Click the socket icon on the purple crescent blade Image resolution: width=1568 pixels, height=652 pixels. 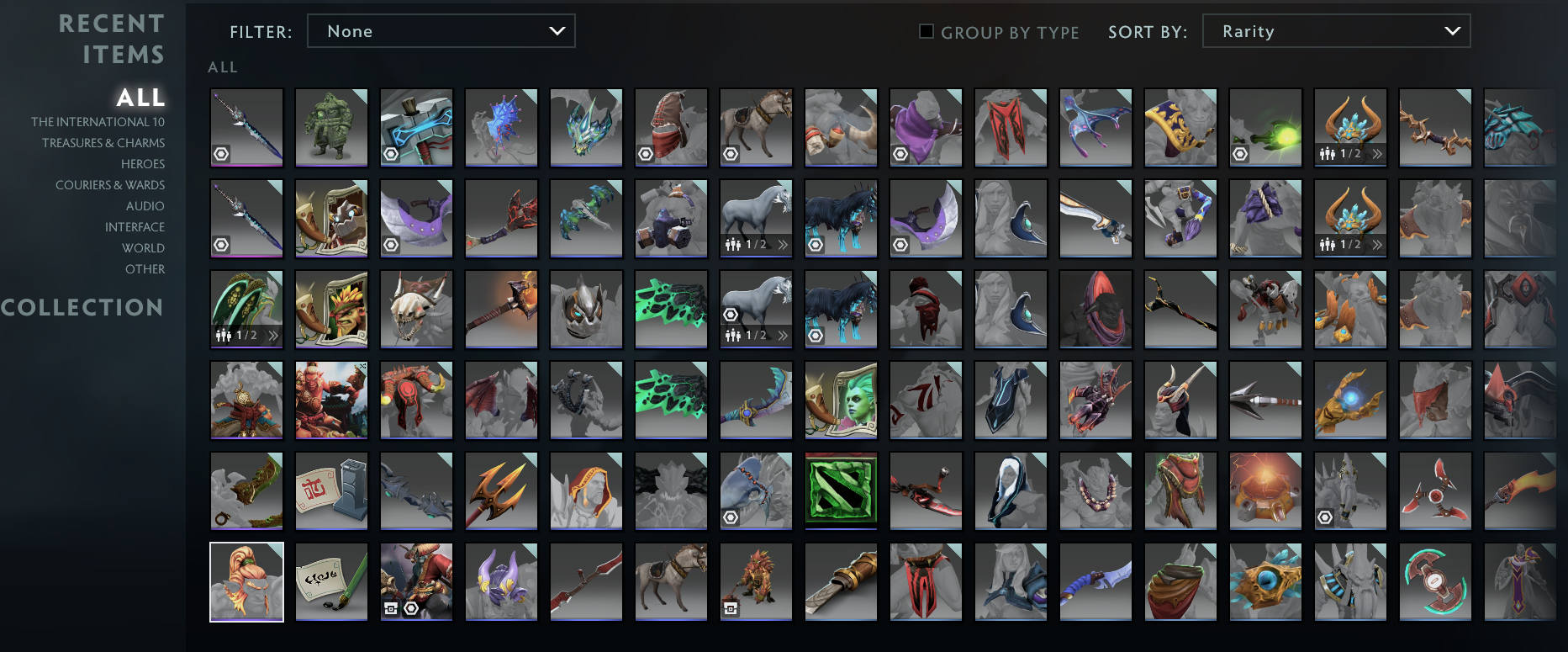coord(901,244)
